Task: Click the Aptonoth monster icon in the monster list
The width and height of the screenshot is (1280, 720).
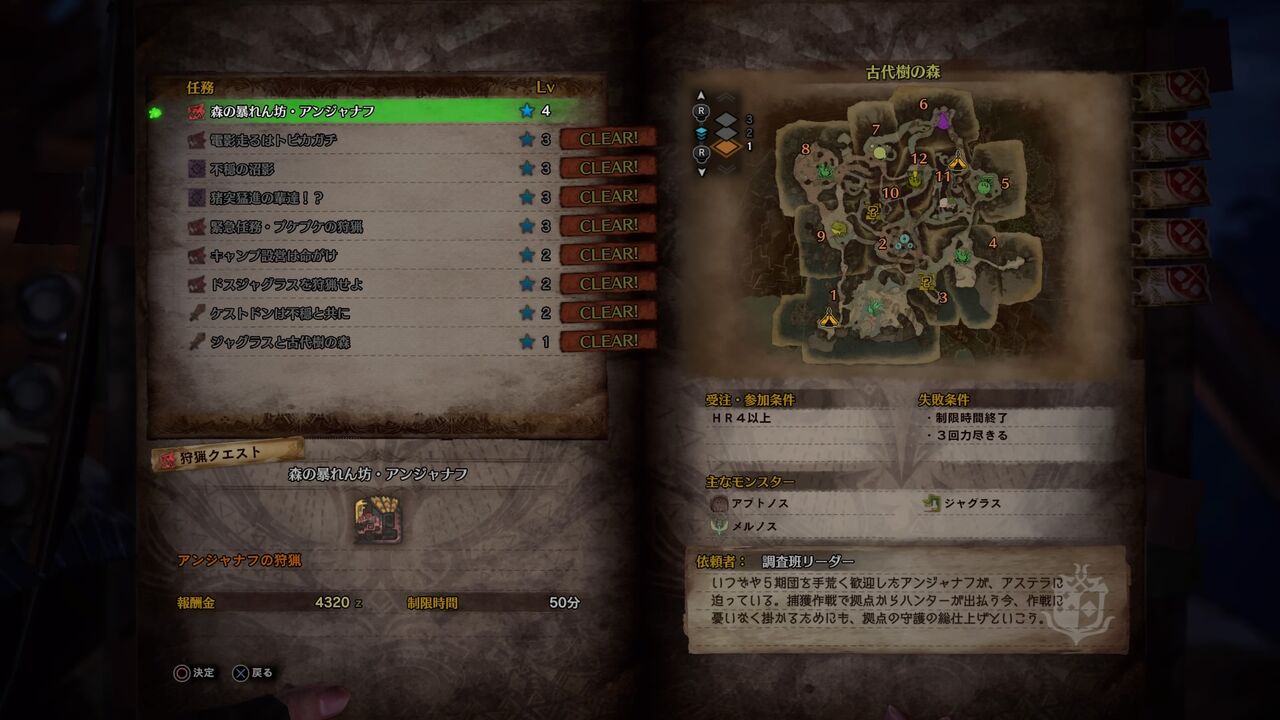Action: point(718,504)
